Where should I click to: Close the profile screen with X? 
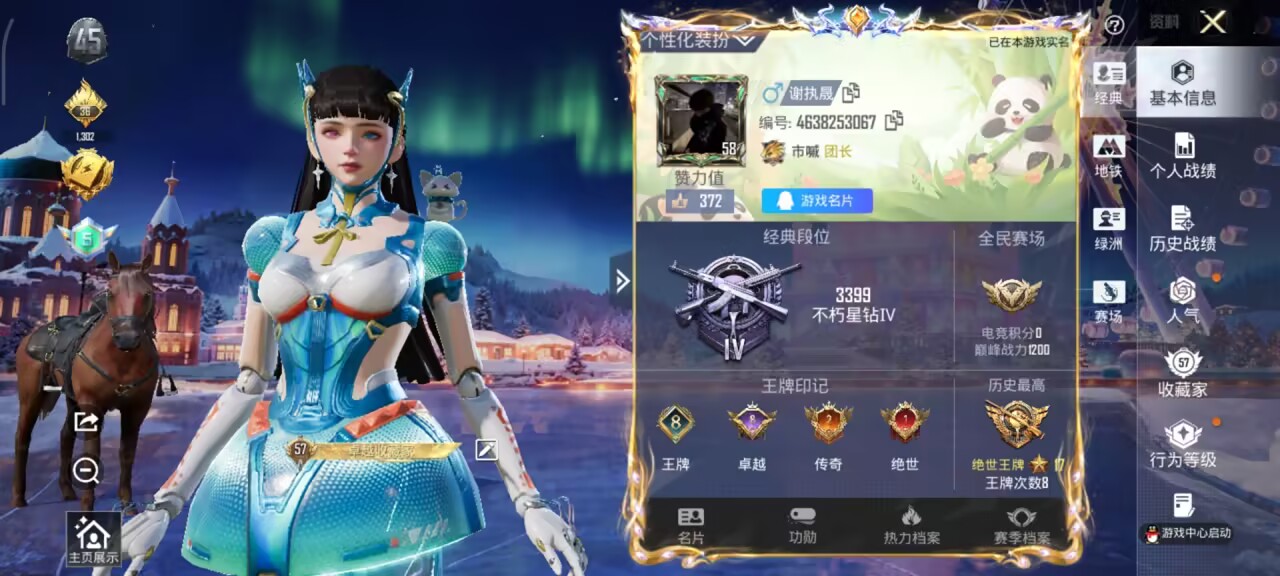[x=1212, y=22]
